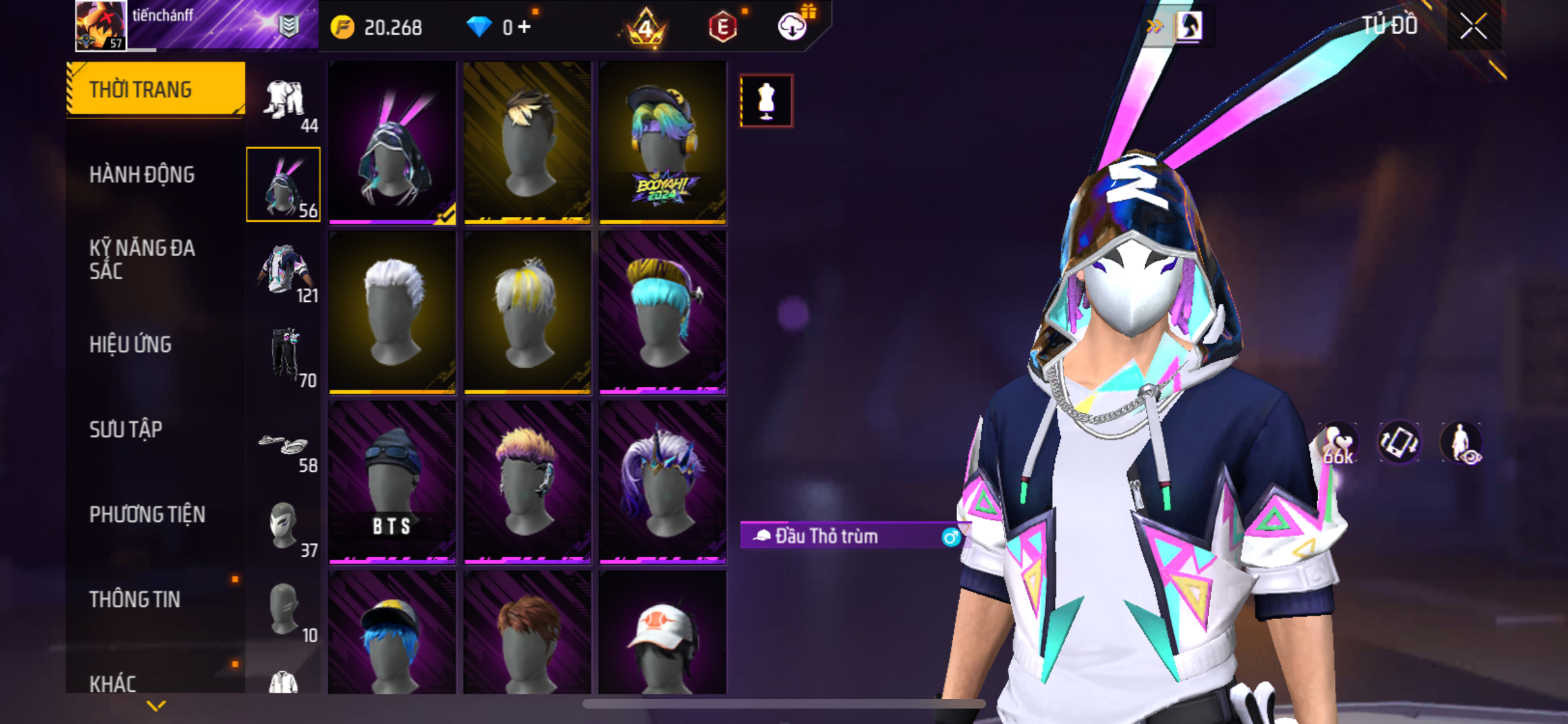Add diamonds with the plus button
Screen dimensions: 1568x724
coord(525,27)
